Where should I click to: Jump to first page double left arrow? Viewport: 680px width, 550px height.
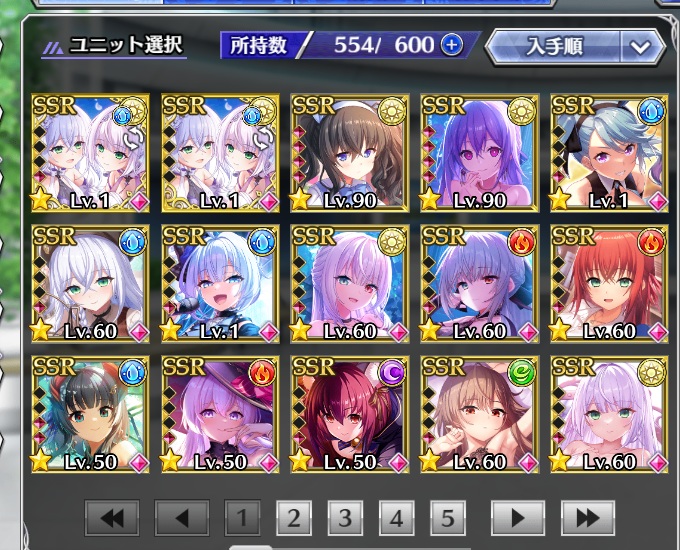(112, 518)
